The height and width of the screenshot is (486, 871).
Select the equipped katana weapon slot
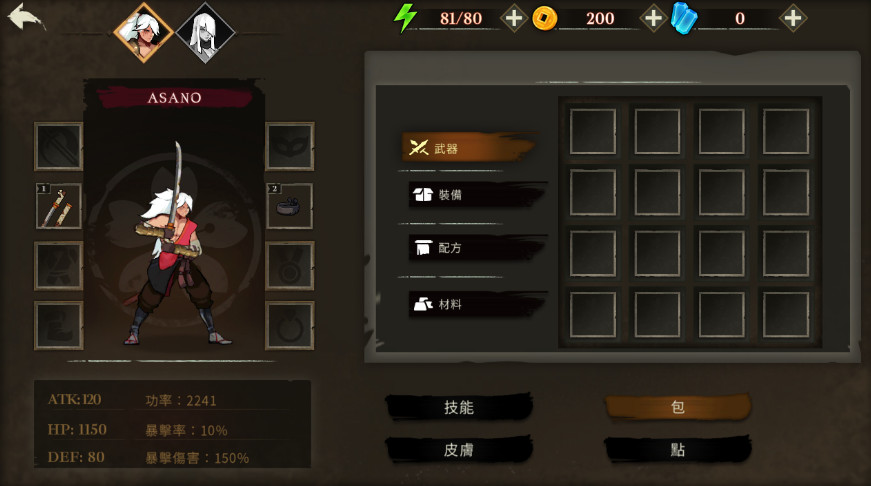click(x=59, y=206)
